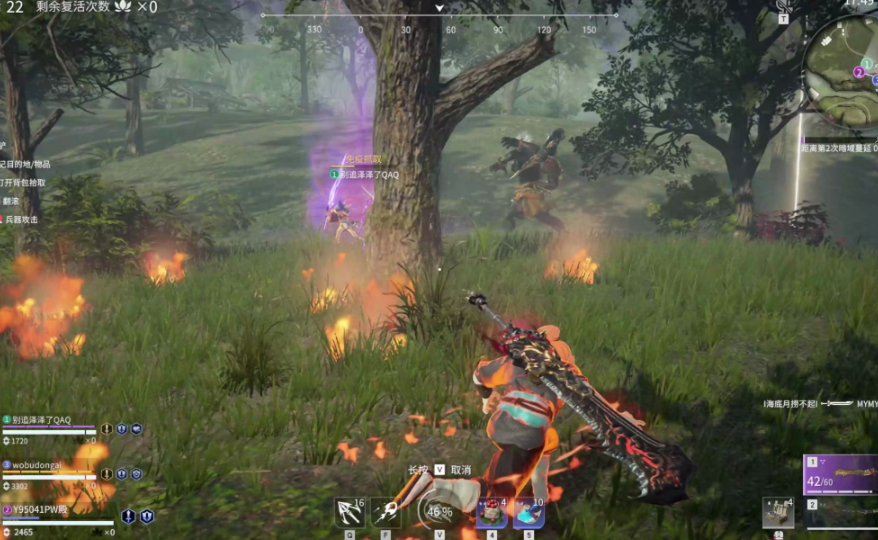Trigger the ultimate skill showing 46%
This screenshot has width=878, height=540.
[x=437, y=510]
